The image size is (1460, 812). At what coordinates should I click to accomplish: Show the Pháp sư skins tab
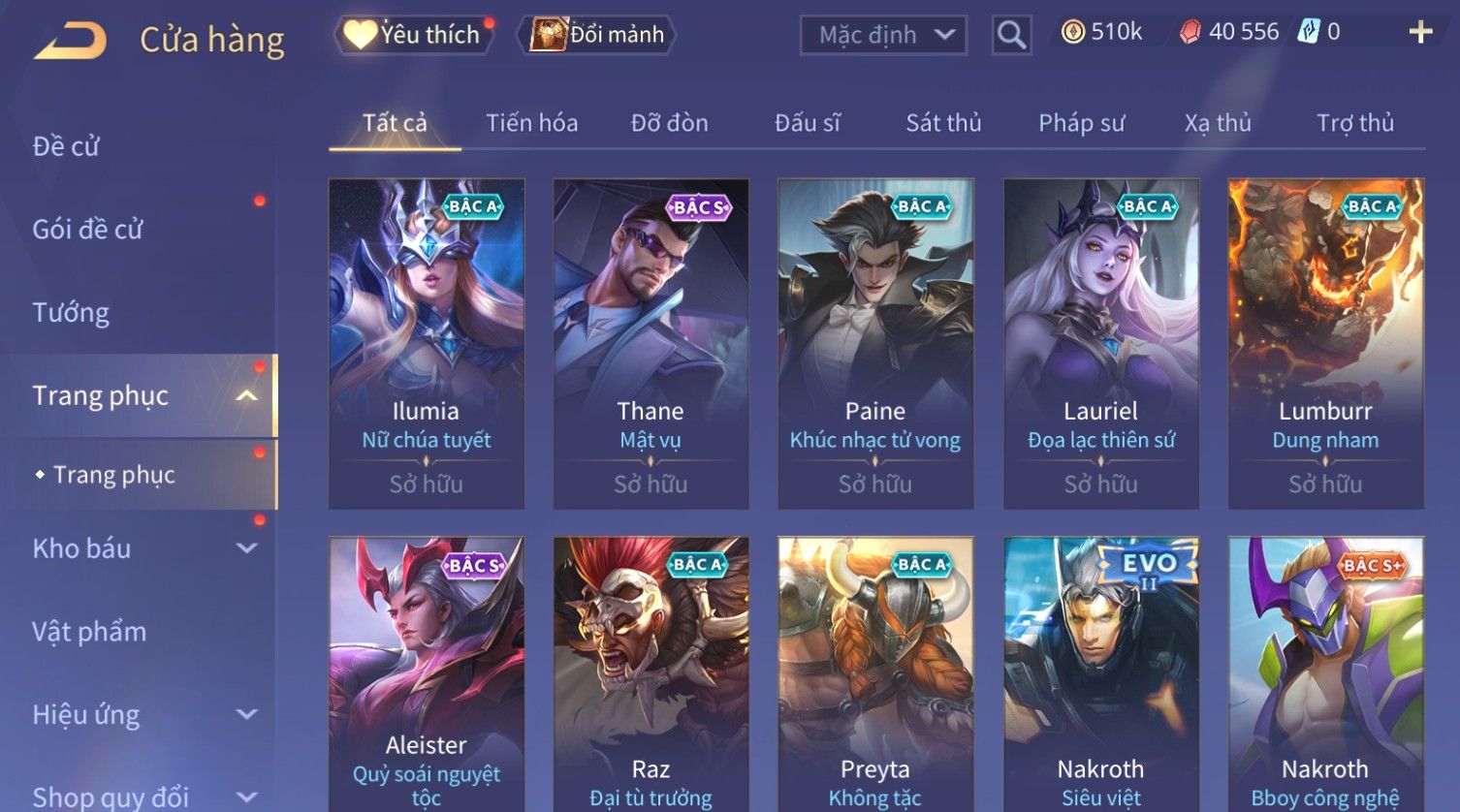(x=1081, y=123)
